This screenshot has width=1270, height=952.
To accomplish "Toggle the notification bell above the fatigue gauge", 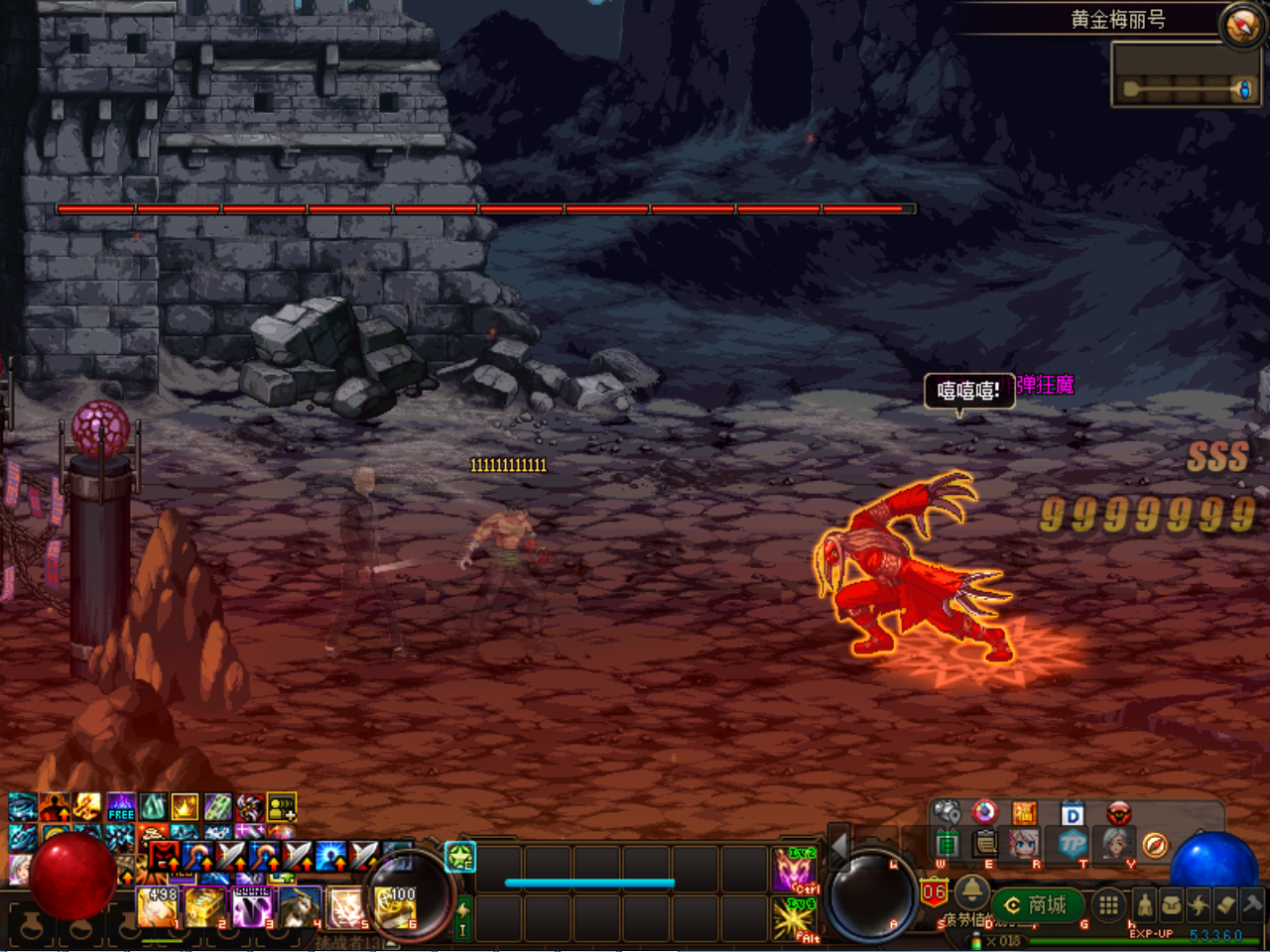I will pos(972,893).
